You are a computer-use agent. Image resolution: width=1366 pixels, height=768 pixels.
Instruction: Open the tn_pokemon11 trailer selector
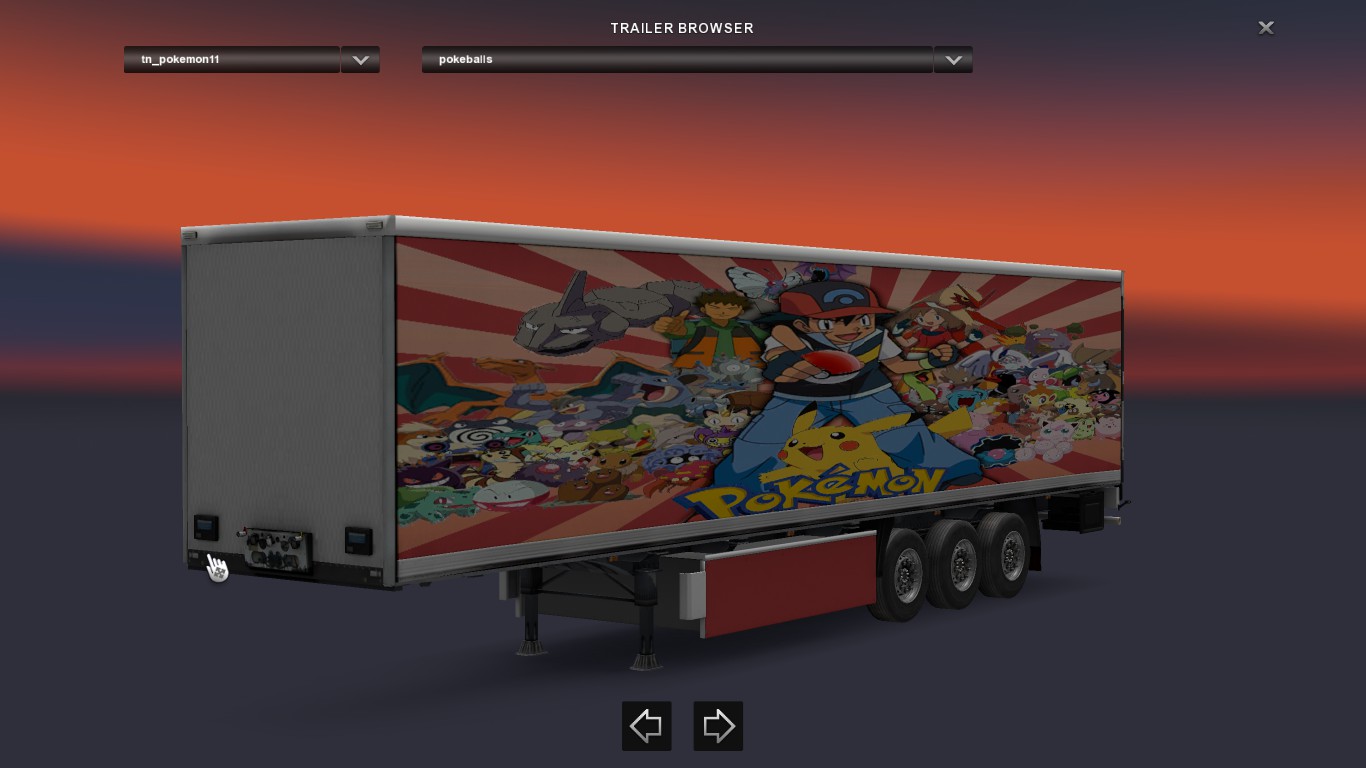[x=232, y=59]
